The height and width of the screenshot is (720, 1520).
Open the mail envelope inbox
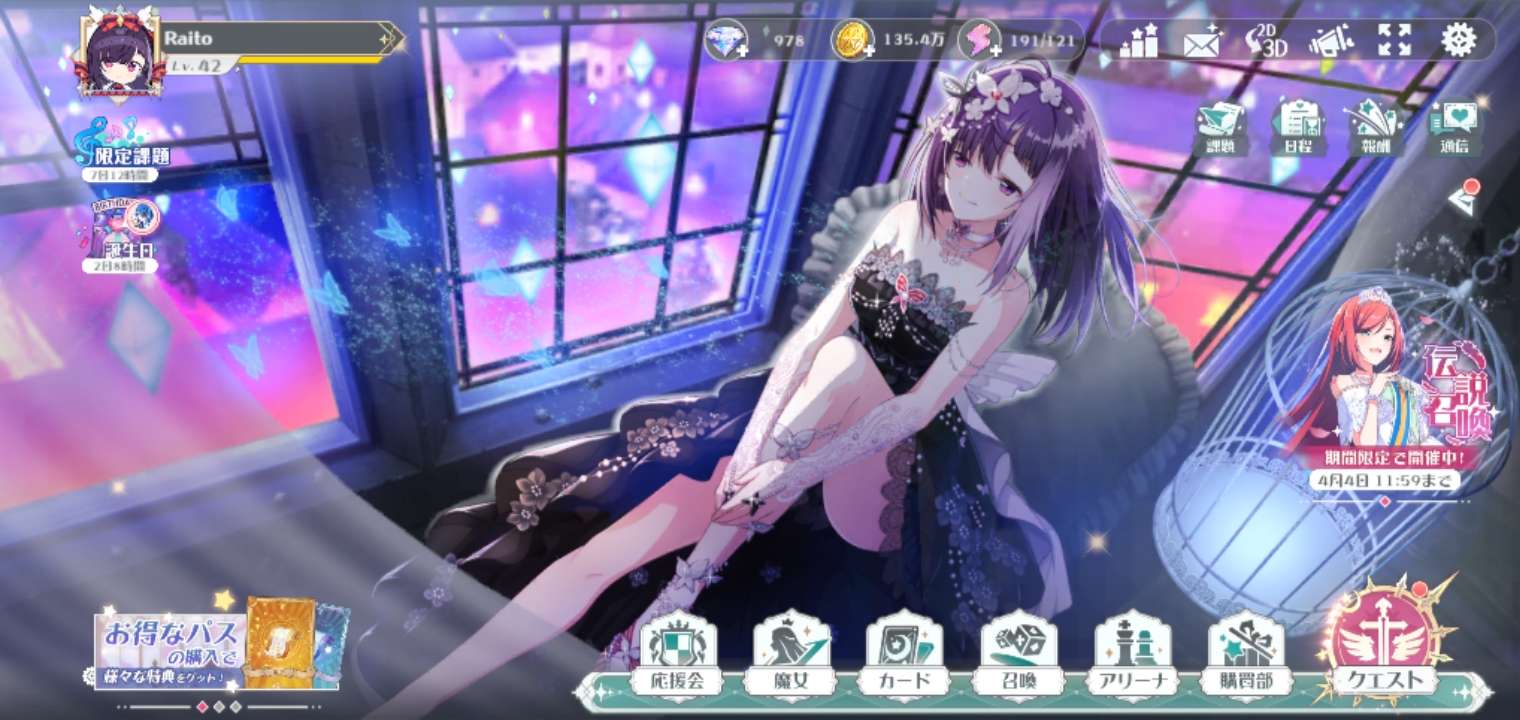[x=1202, y=42]
